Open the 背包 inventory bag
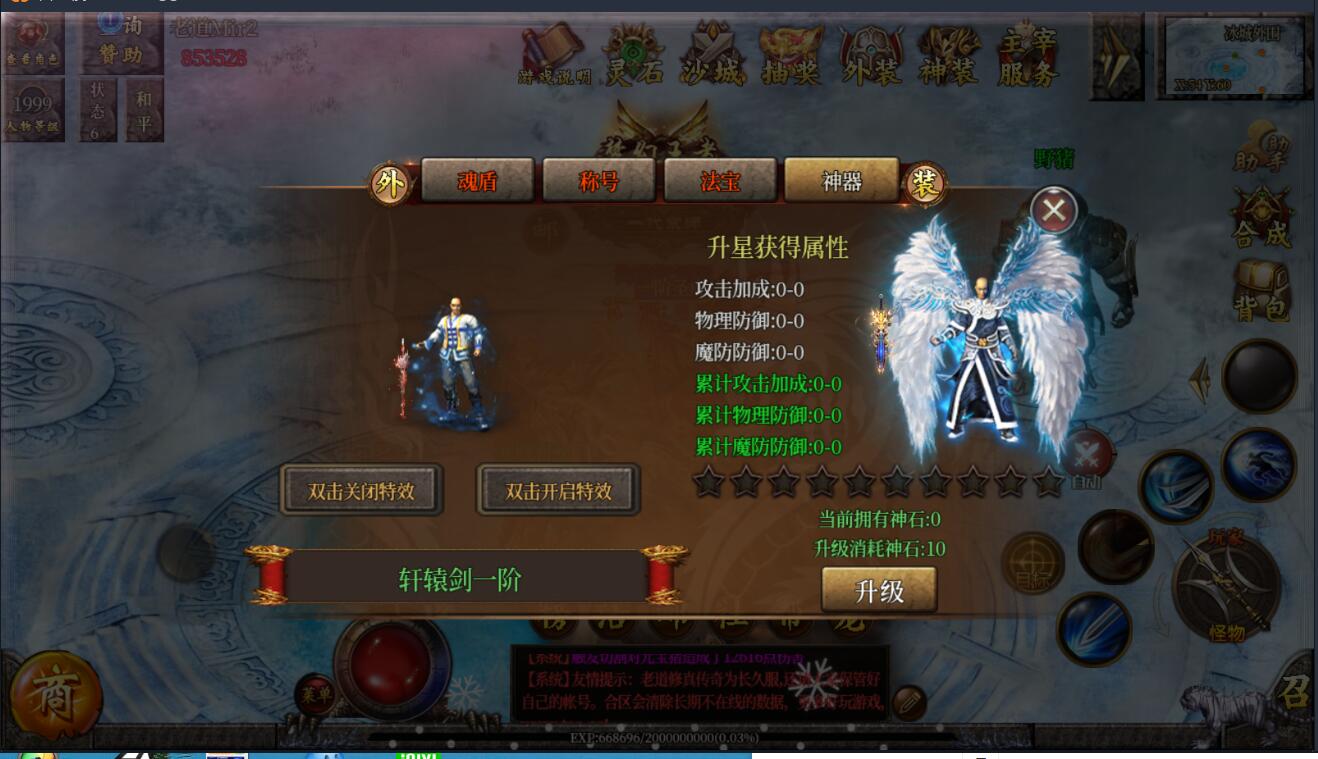Screen dimensions: 1318x759 [1261, 290]
